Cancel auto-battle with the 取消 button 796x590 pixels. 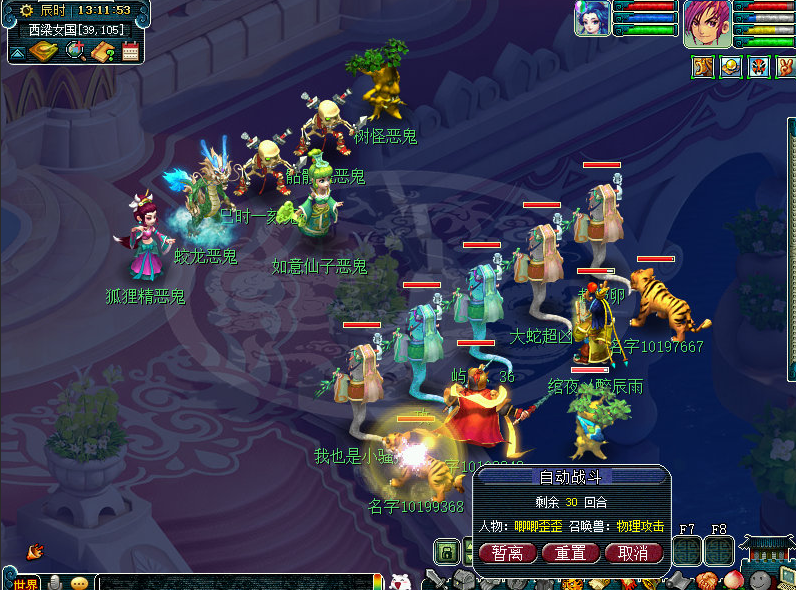pos(632,553)
